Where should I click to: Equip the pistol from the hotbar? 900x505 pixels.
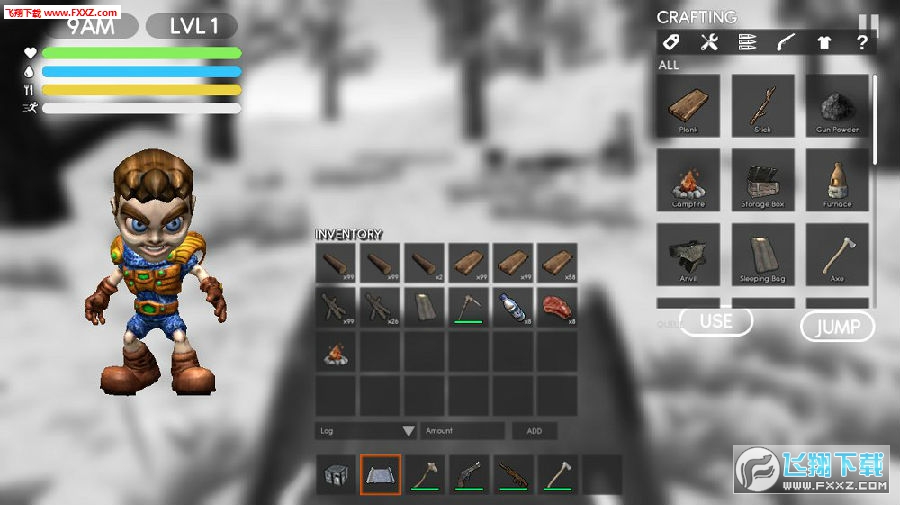pos(468,474)
